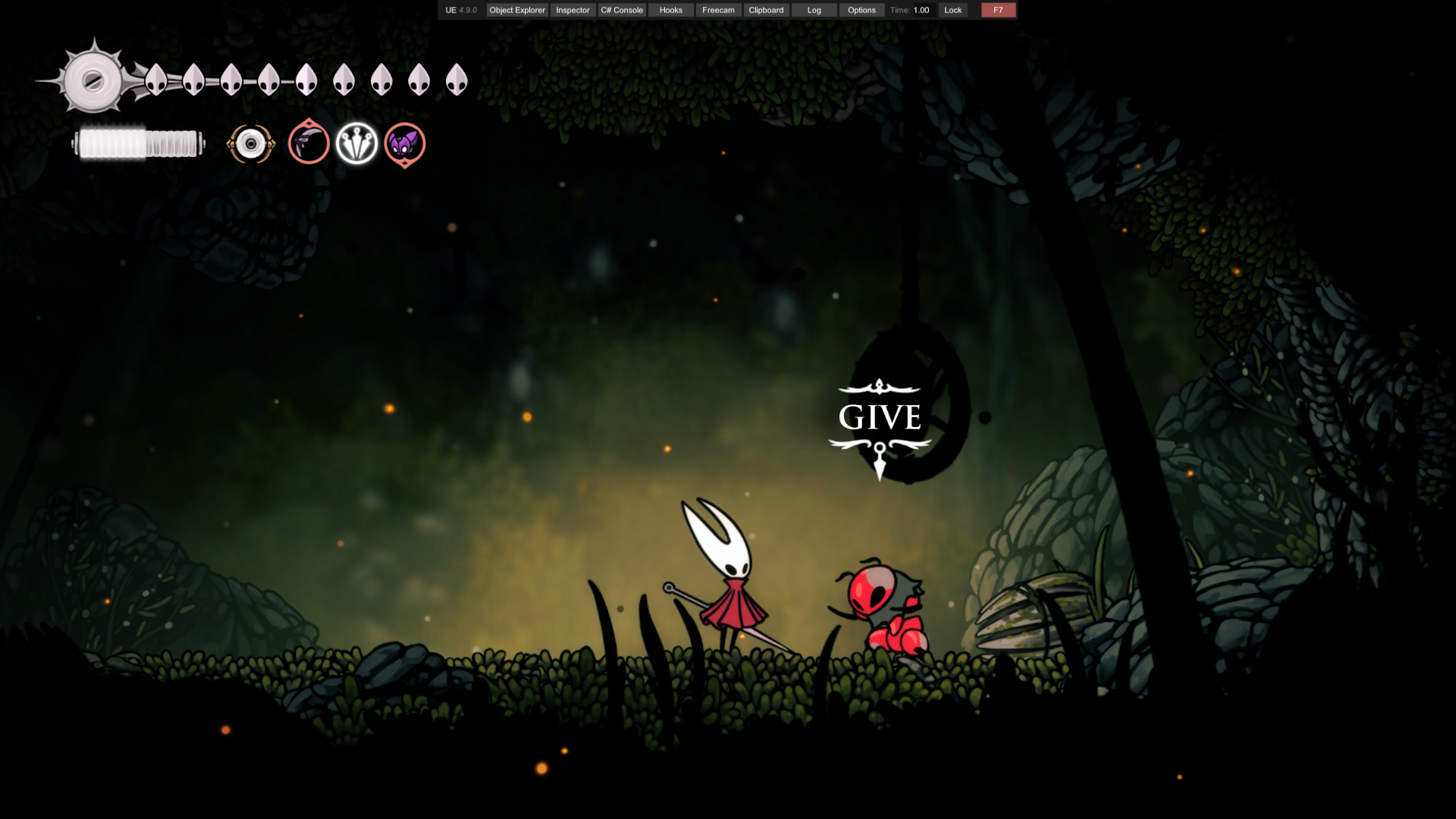Choose the GIVE interaction prompt

(x=880, y=418)
